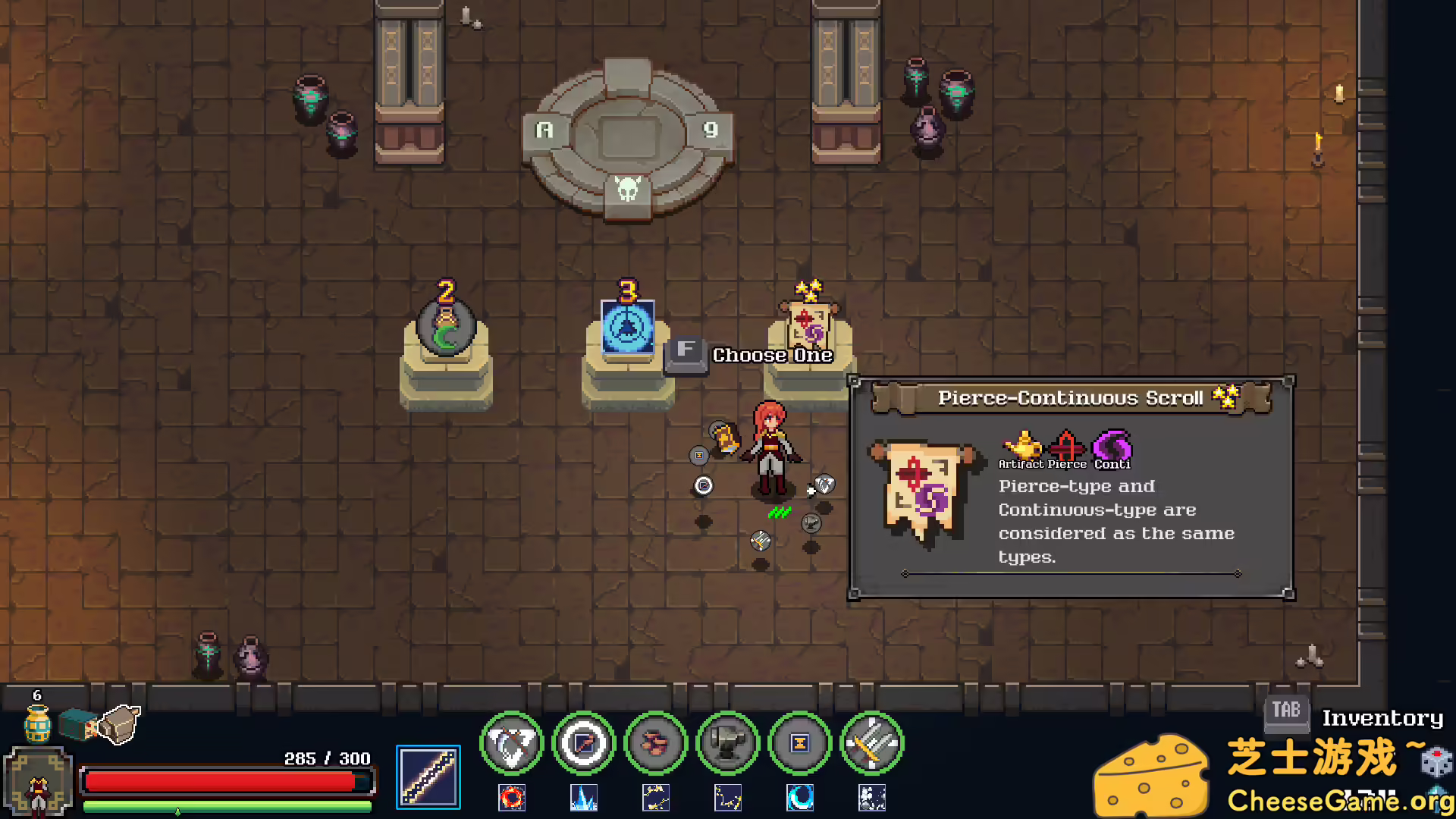The width and height of the screenshot is (1456, 819).
Task: Use the golden vase consumable
Action: click(37, 723)
